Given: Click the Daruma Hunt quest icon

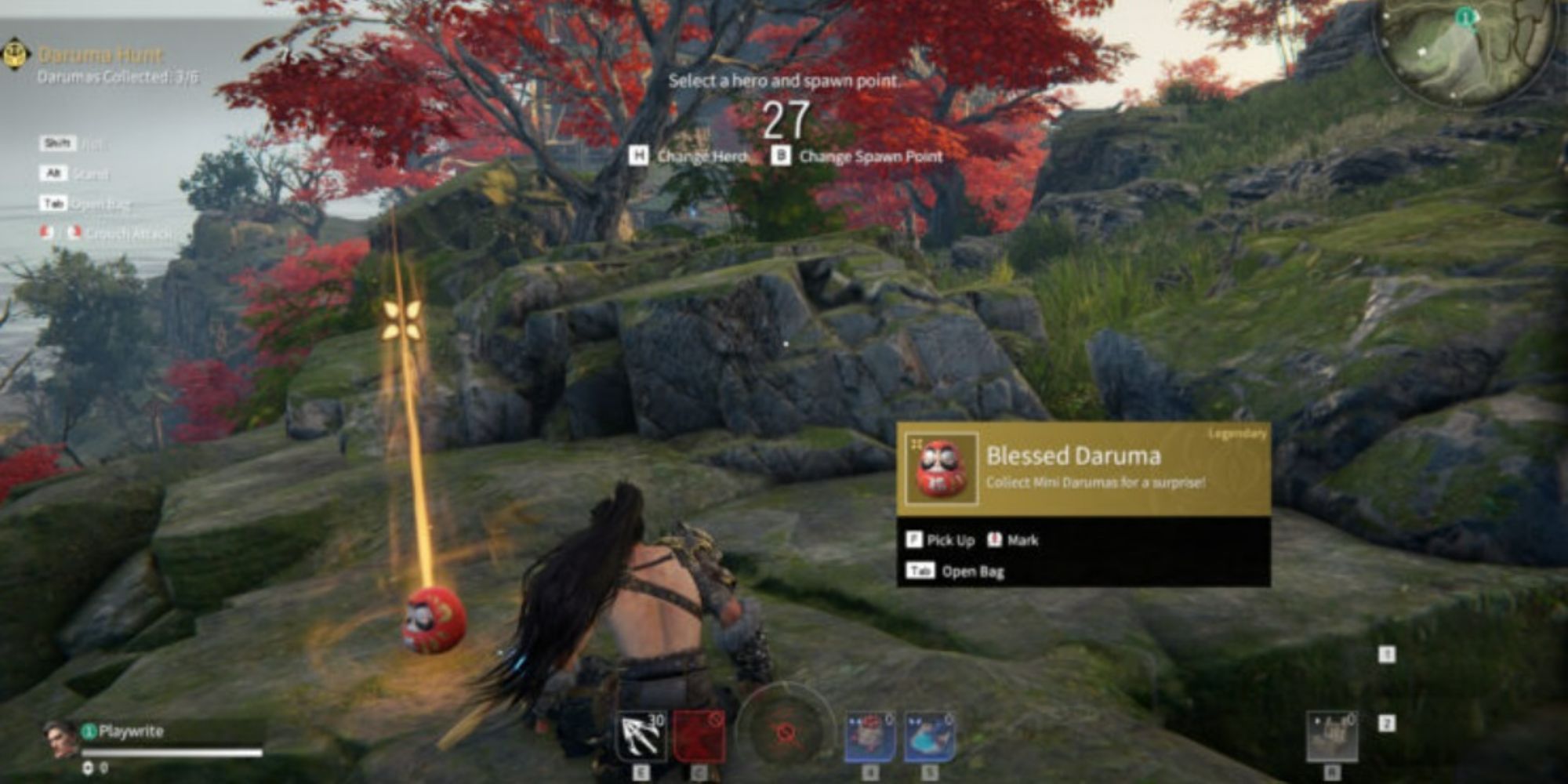Looking at the screenshot, I should (x=17, y=55).
